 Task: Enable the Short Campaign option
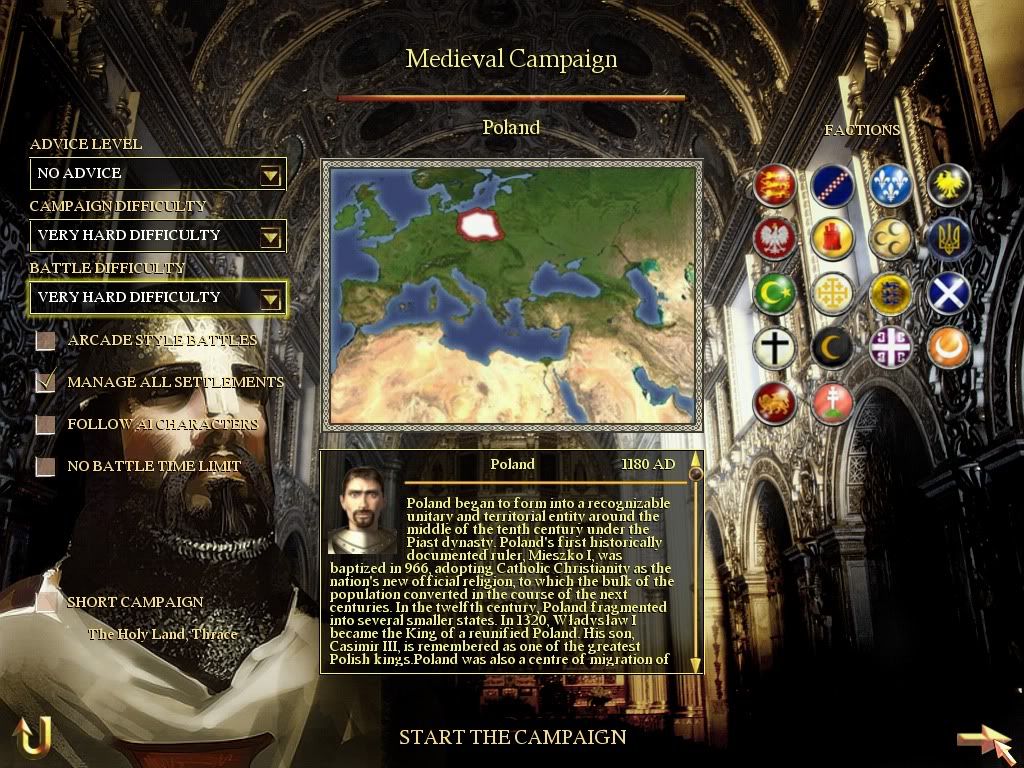[x=46, y=602]
